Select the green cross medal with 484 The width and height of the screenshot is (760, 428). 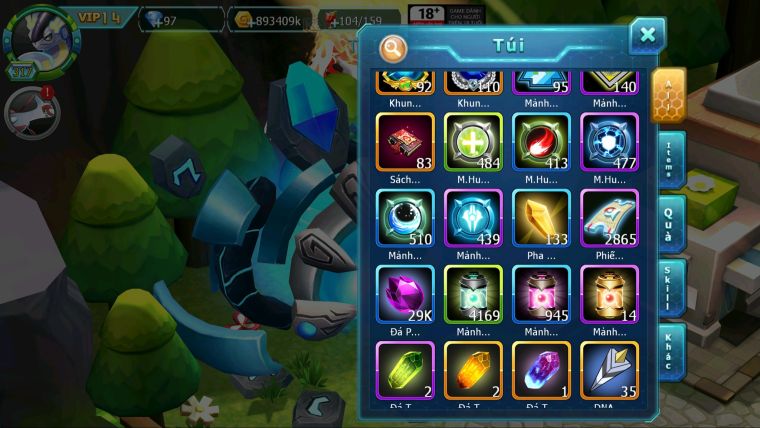tap(473, 141)
